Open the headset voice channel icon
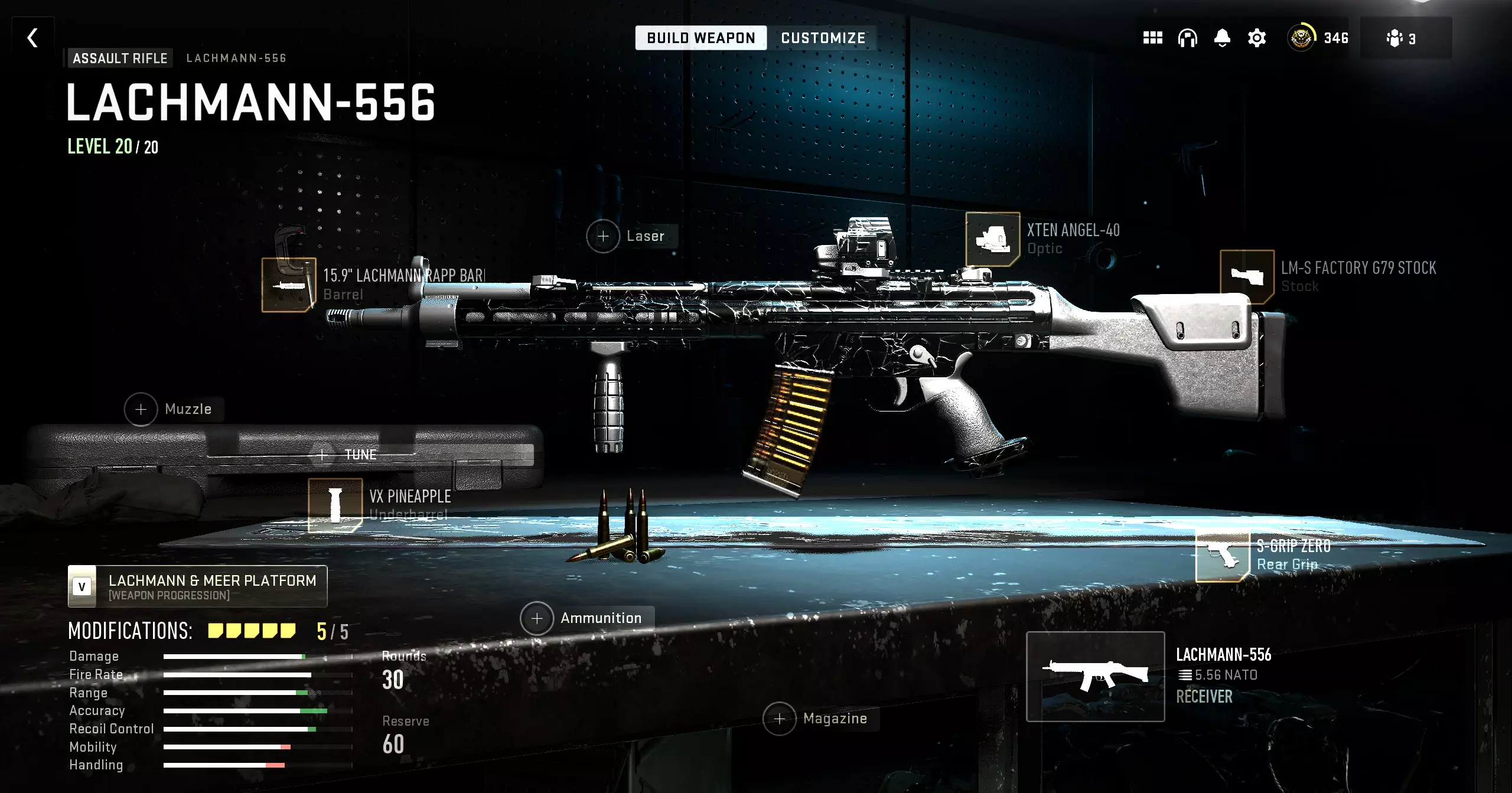 [1187, 38]
